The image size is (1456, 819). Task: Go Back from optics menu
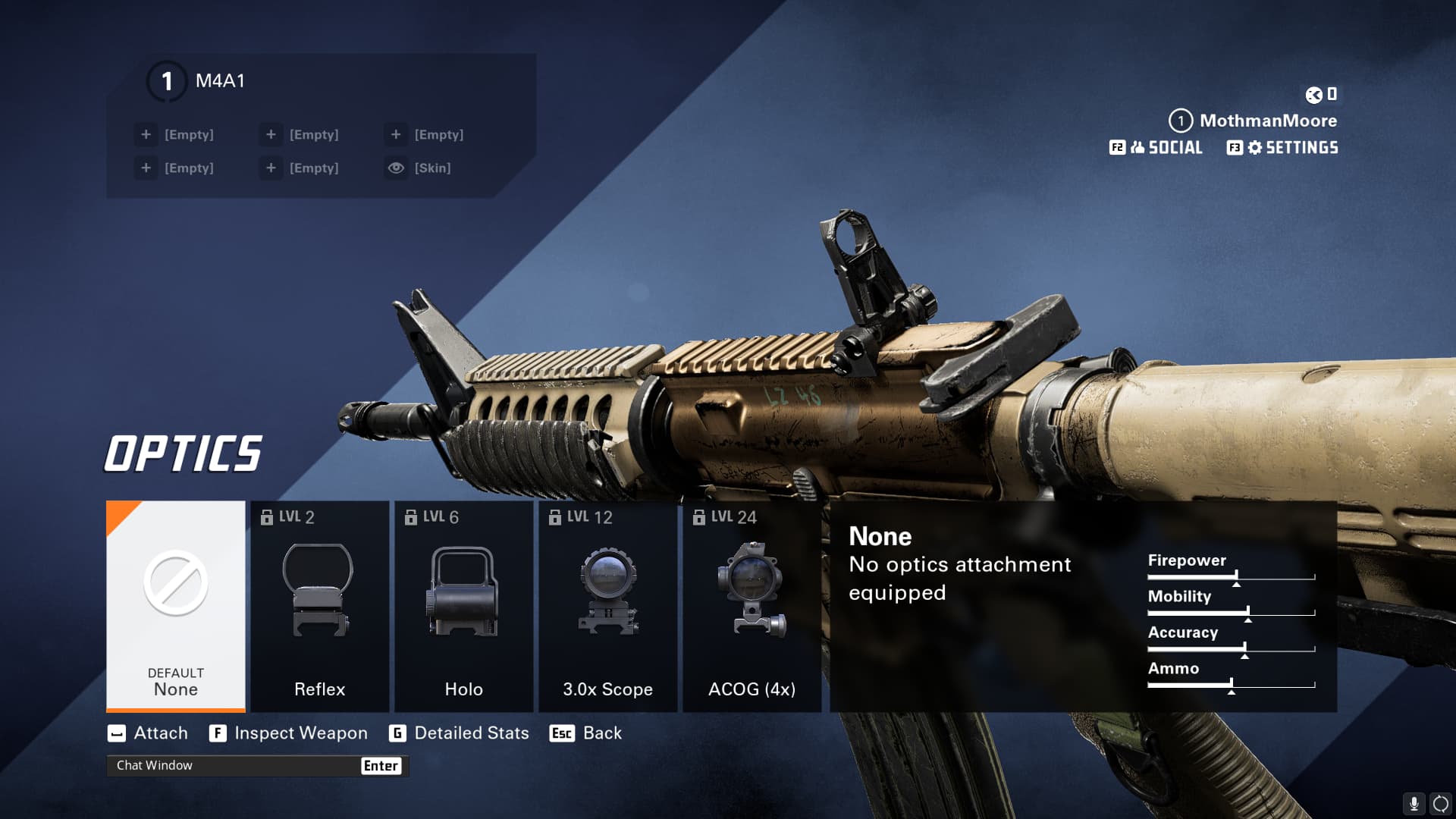pos(585,733)
